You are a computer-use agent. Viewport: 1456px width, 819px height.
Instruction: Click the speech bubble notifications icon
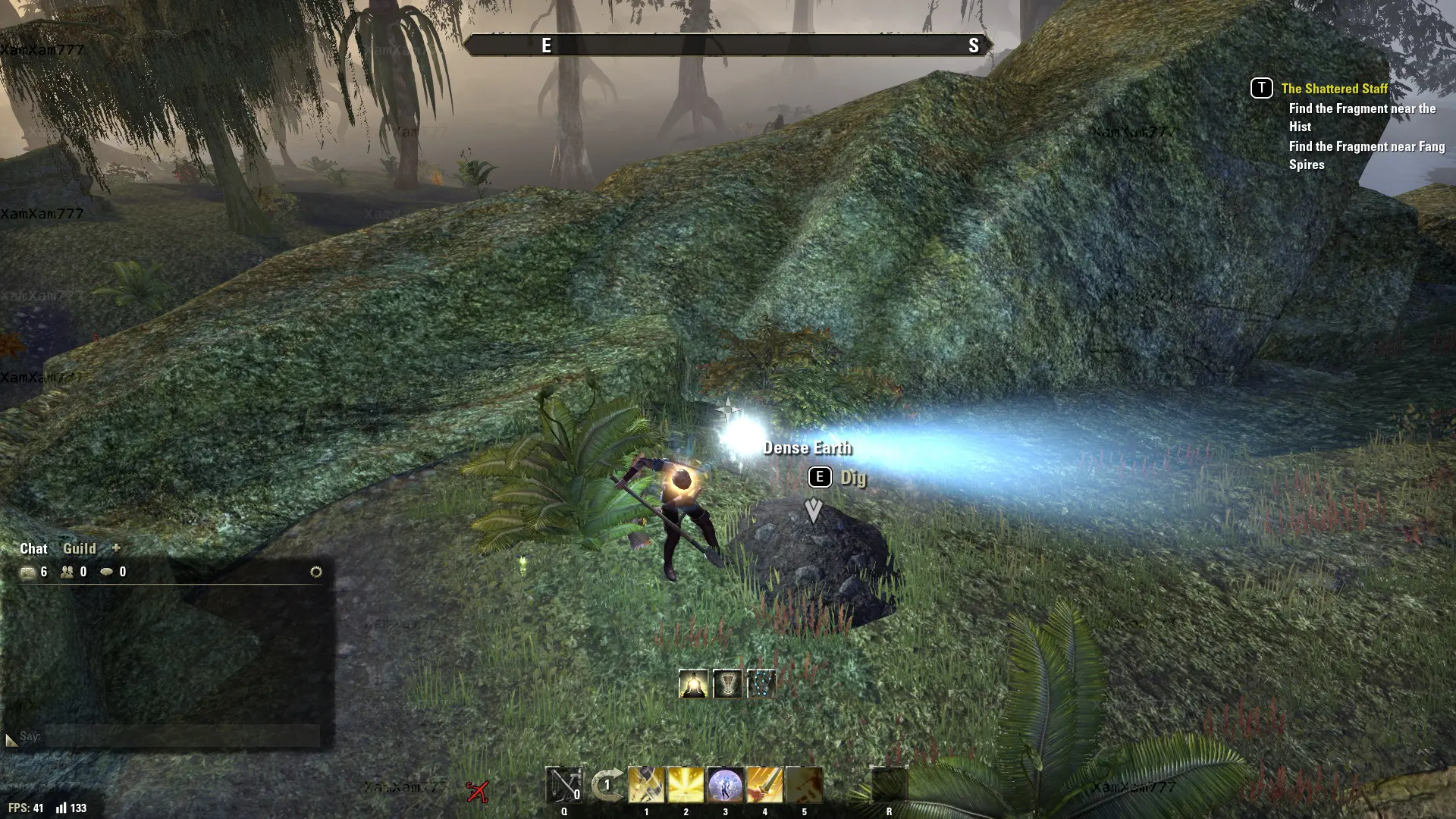[107, 572]
